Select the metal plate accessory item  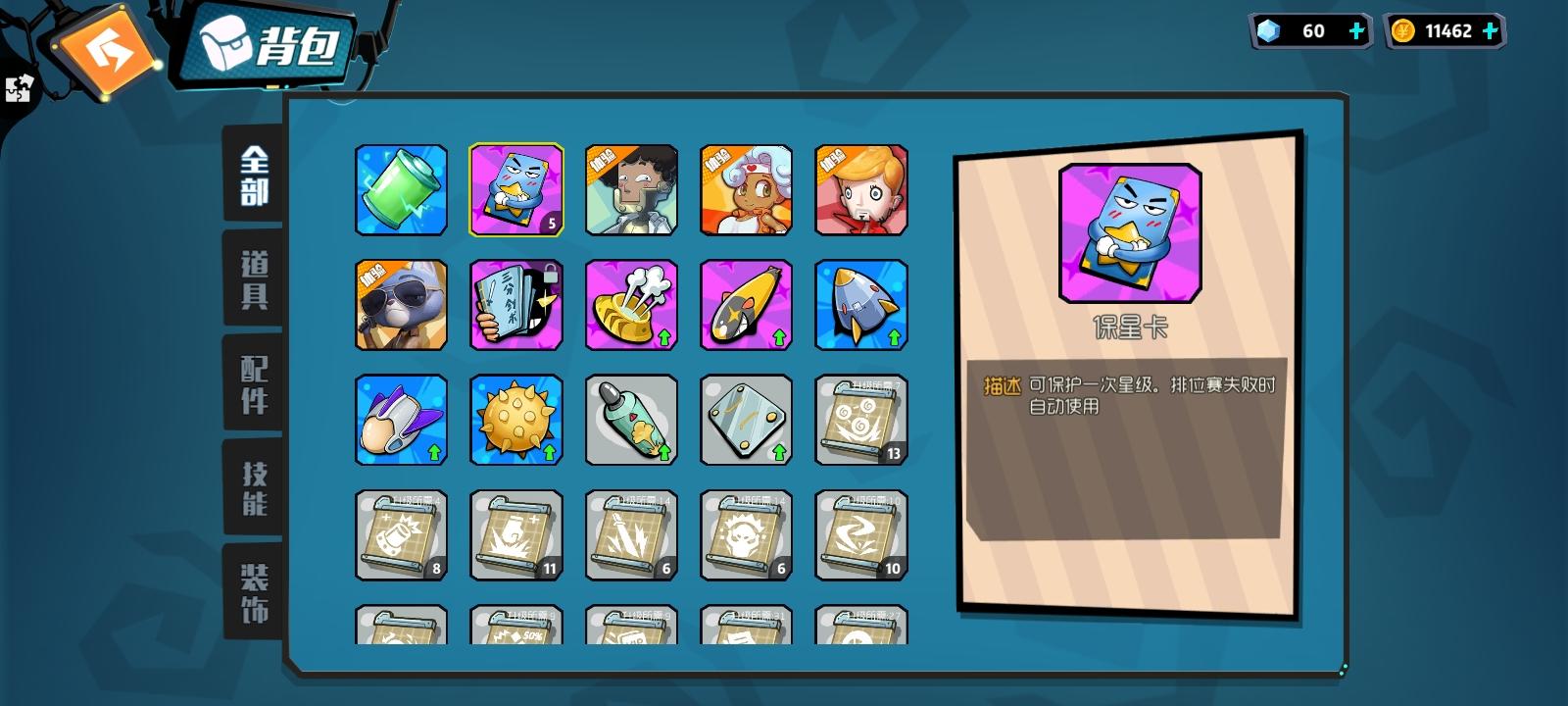745,420
